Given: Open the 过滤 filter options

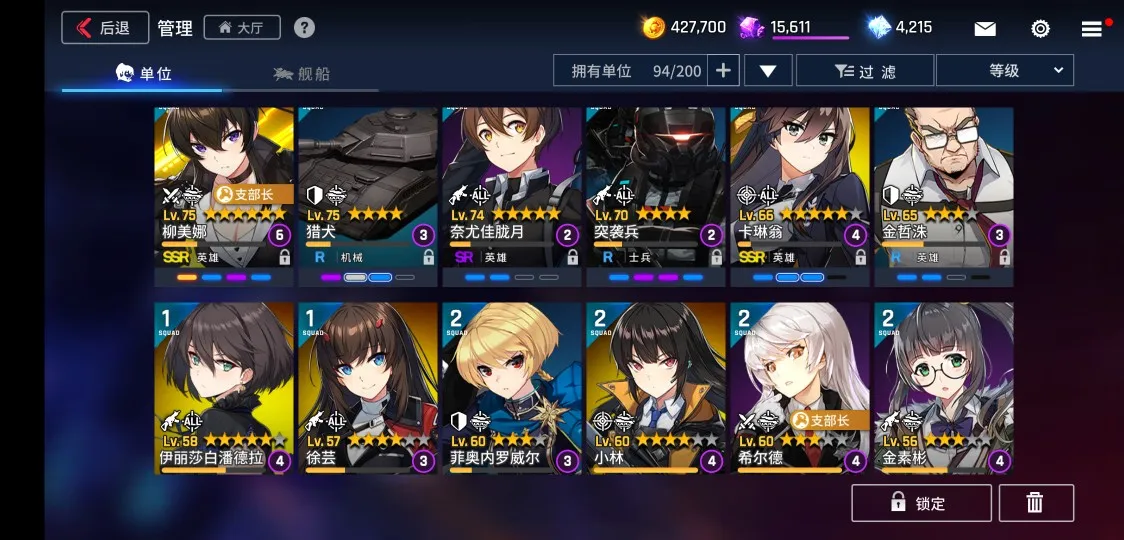Looking at the screenshot, I should tap(866, 71).
